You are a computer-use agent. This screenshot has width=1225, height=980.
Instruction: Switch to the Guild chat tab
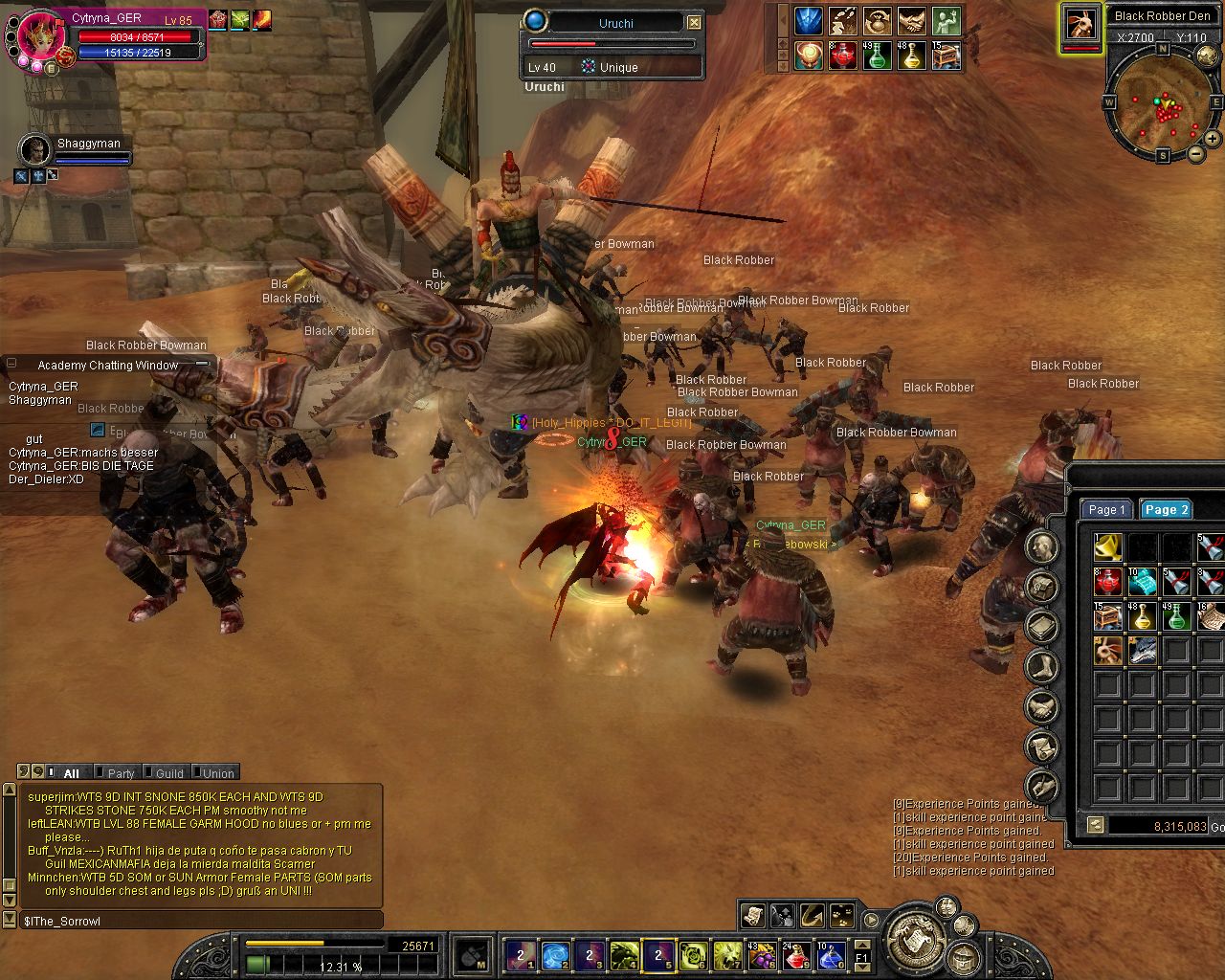(x=169, y=773)
